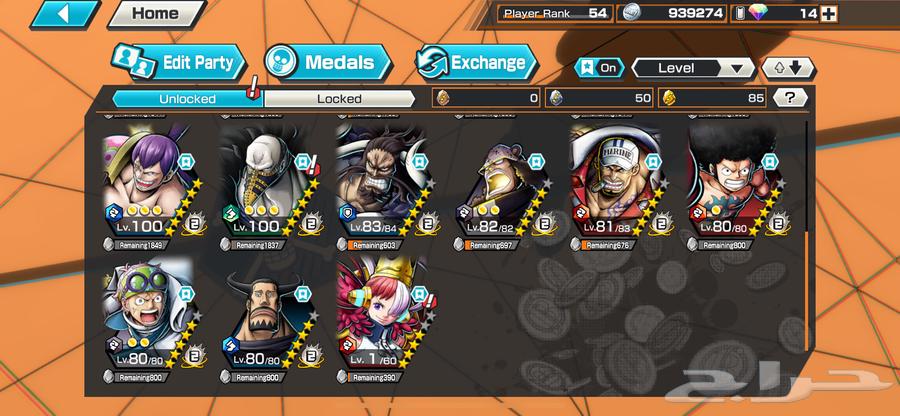Switch to the Unlocked tab
Viewport: 900px width, 416px height.
pyautogui.click(x=186, y=98)
